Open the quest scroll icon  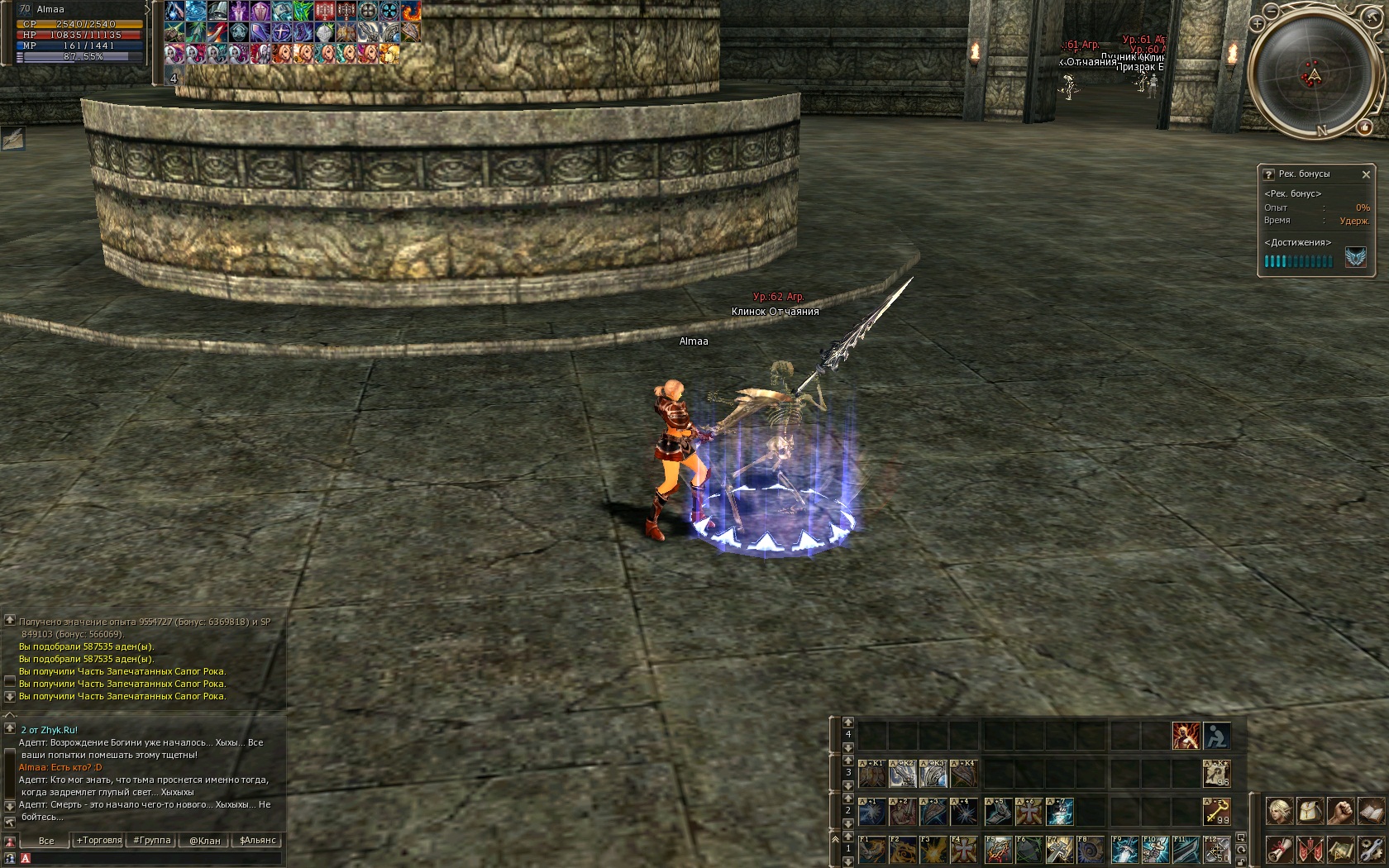1280,849
